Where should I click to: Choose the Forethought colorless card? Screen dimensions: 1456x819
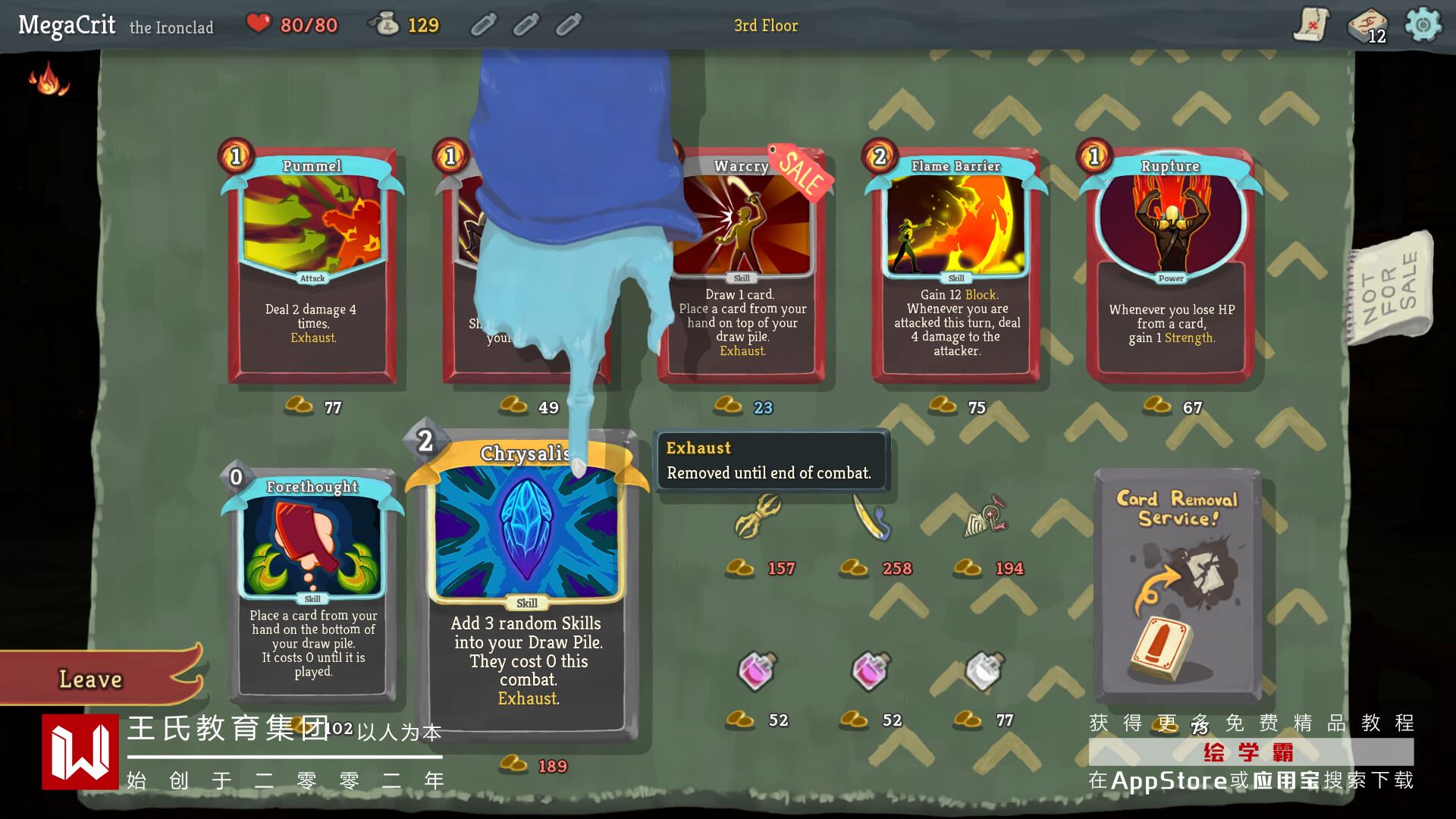[312, 584]
